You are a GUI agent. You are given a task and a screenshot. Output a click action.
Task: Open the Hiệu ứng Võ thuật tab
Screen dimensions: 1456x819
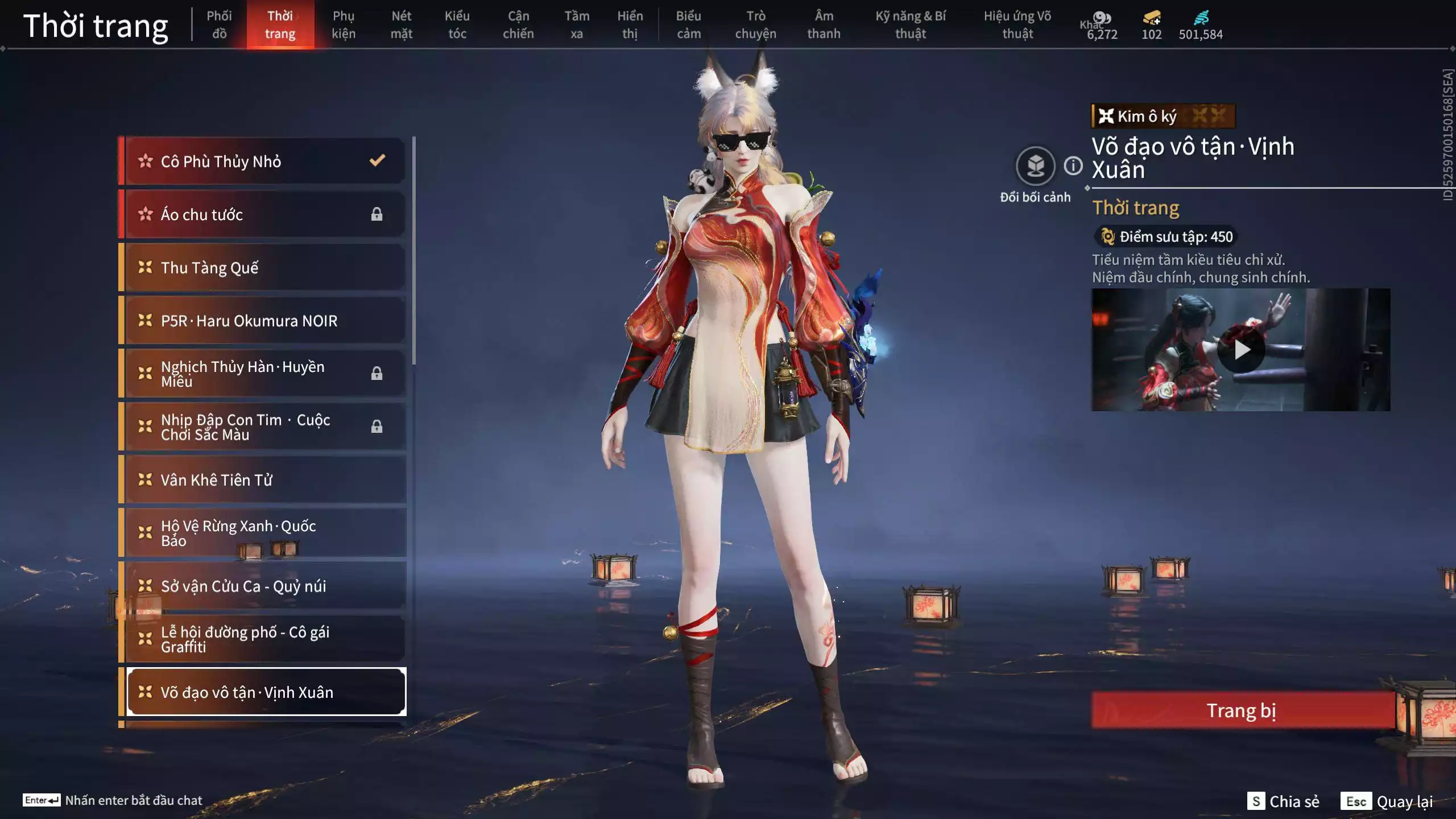[x=1017, y=25]
